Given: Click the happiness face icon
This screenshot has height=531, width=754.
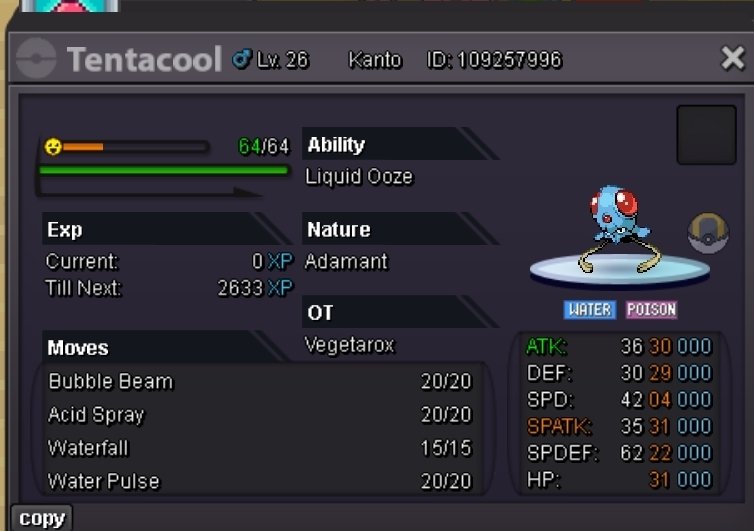Looking at the screenshot, I should click(53, 147).
